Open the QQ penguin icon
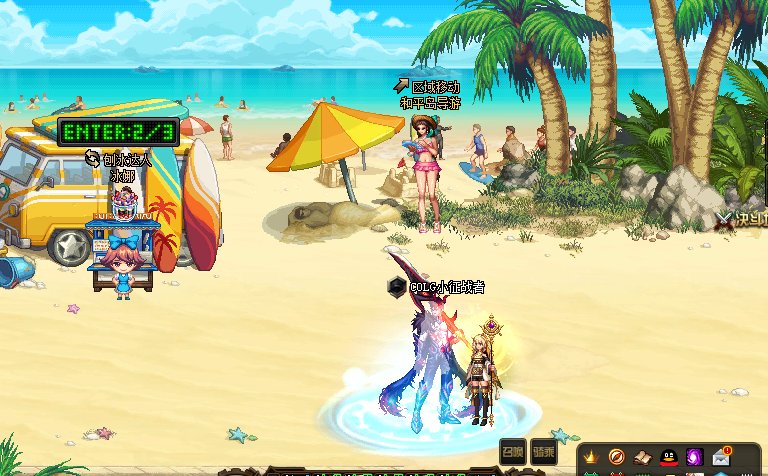This screenshot has height=476, width=768. [669, 459]
